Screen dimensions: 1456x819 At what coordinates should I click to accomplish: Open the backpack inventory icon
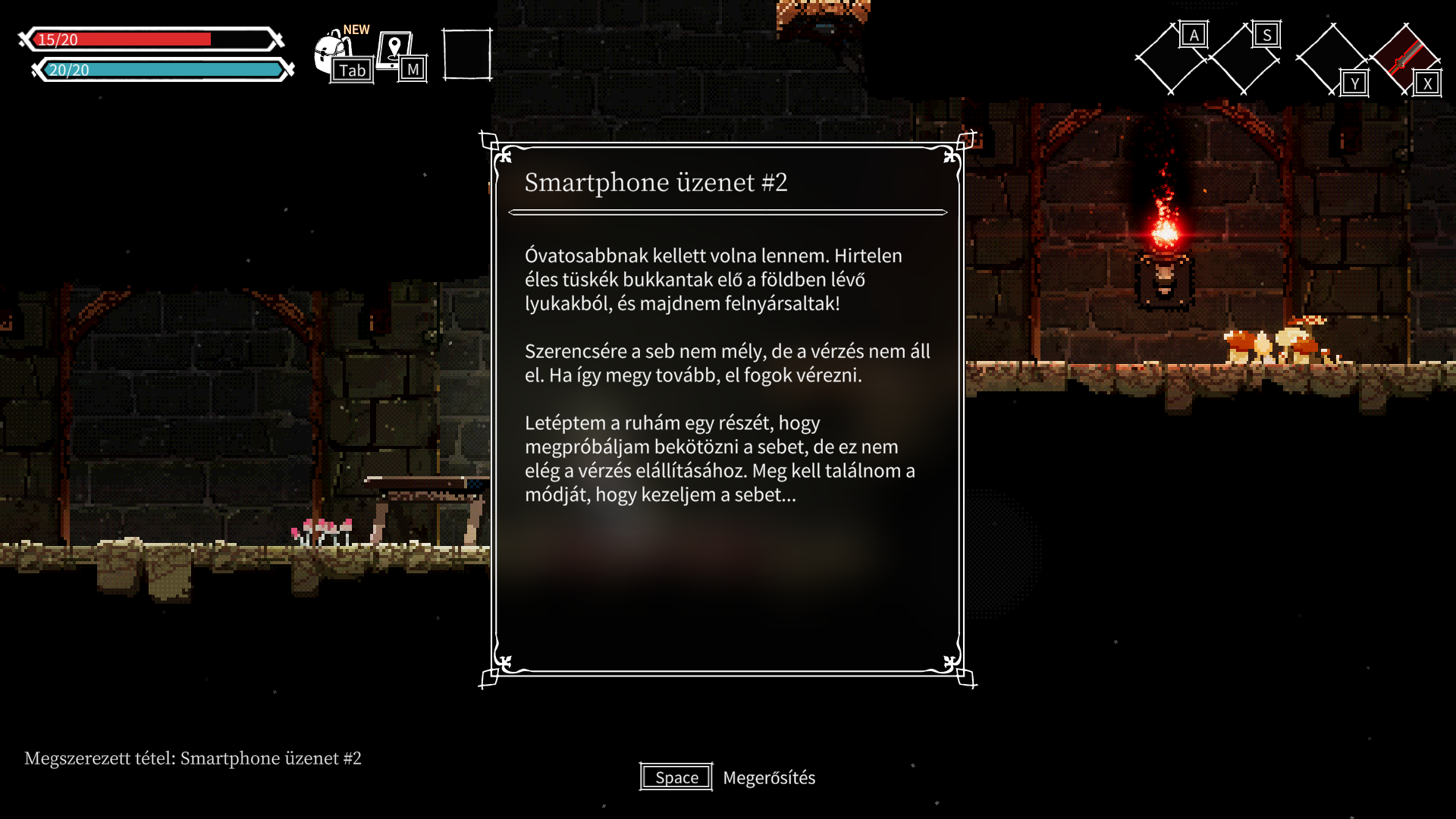point(334,53)
